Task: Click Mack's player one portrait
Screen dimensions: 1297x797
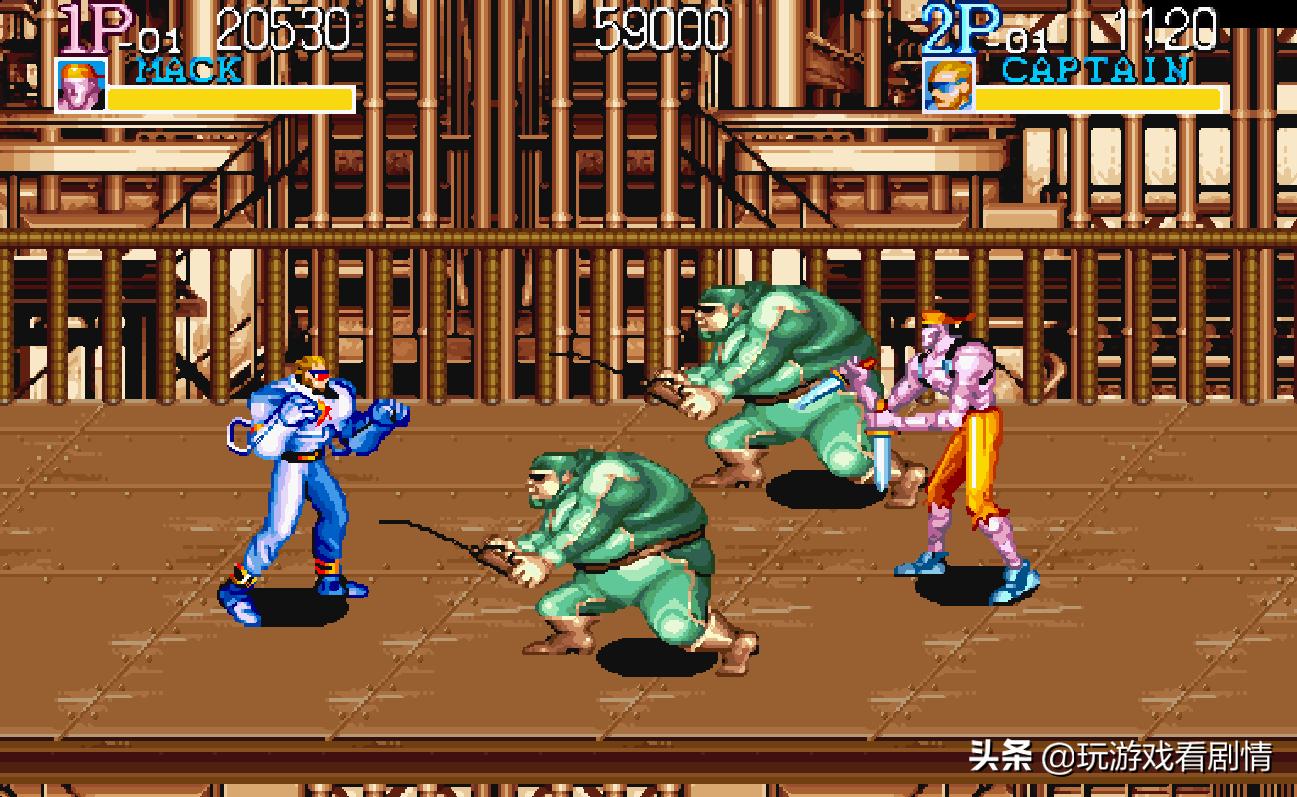Action: tap(80, 86)
